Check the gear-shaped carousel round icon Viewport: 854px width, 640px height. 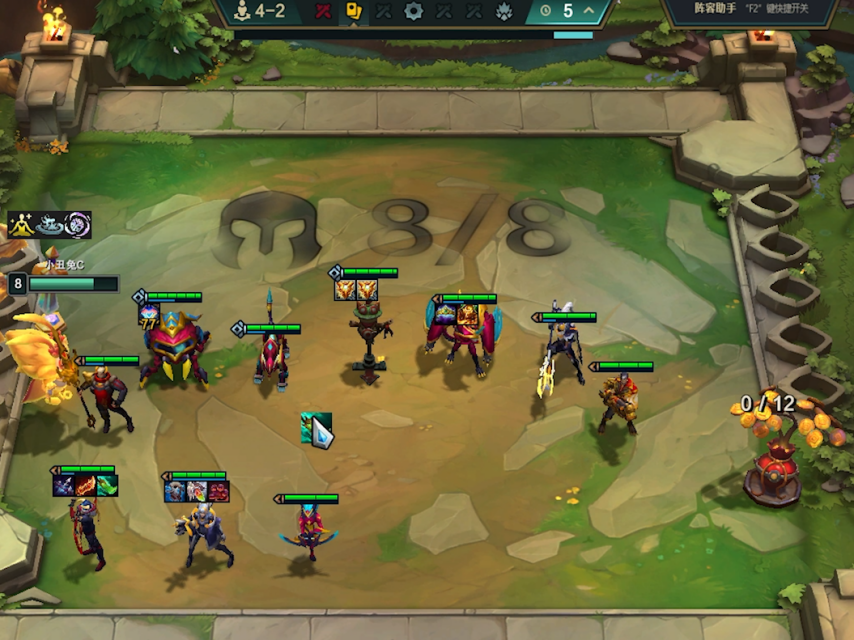413,11
